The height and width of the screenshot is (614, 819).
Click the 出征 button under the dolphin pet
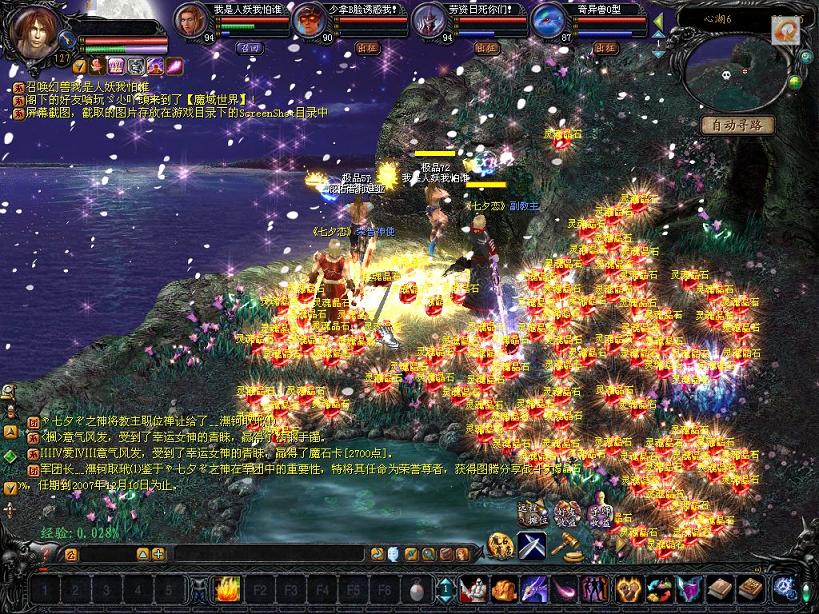(605, 47)
